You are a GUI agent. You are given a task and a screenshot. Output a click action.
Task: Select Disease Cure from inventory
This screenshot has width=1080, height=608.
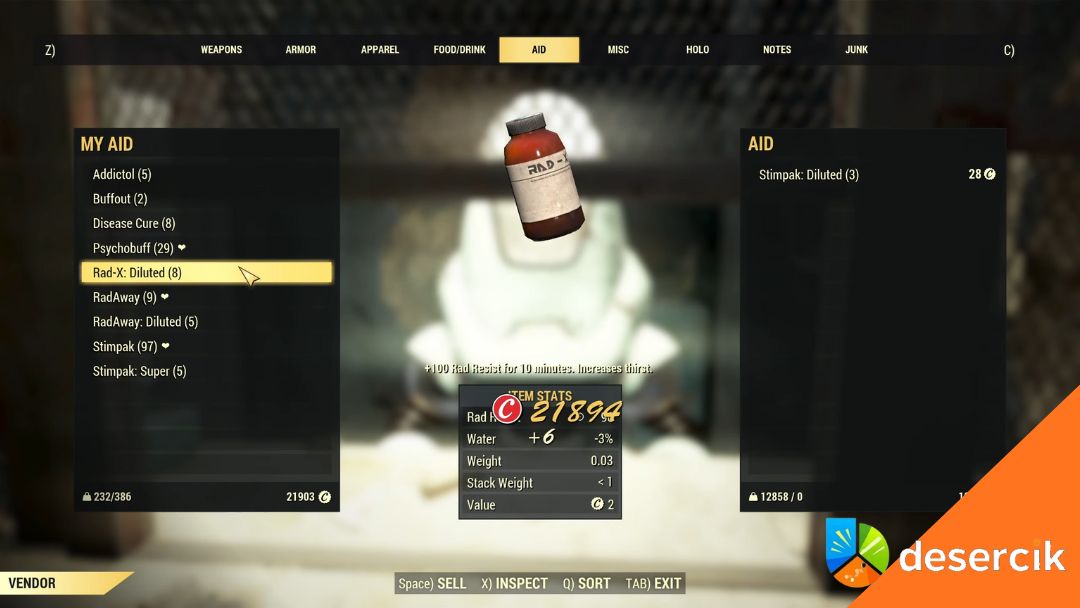(x=134, y=223)
